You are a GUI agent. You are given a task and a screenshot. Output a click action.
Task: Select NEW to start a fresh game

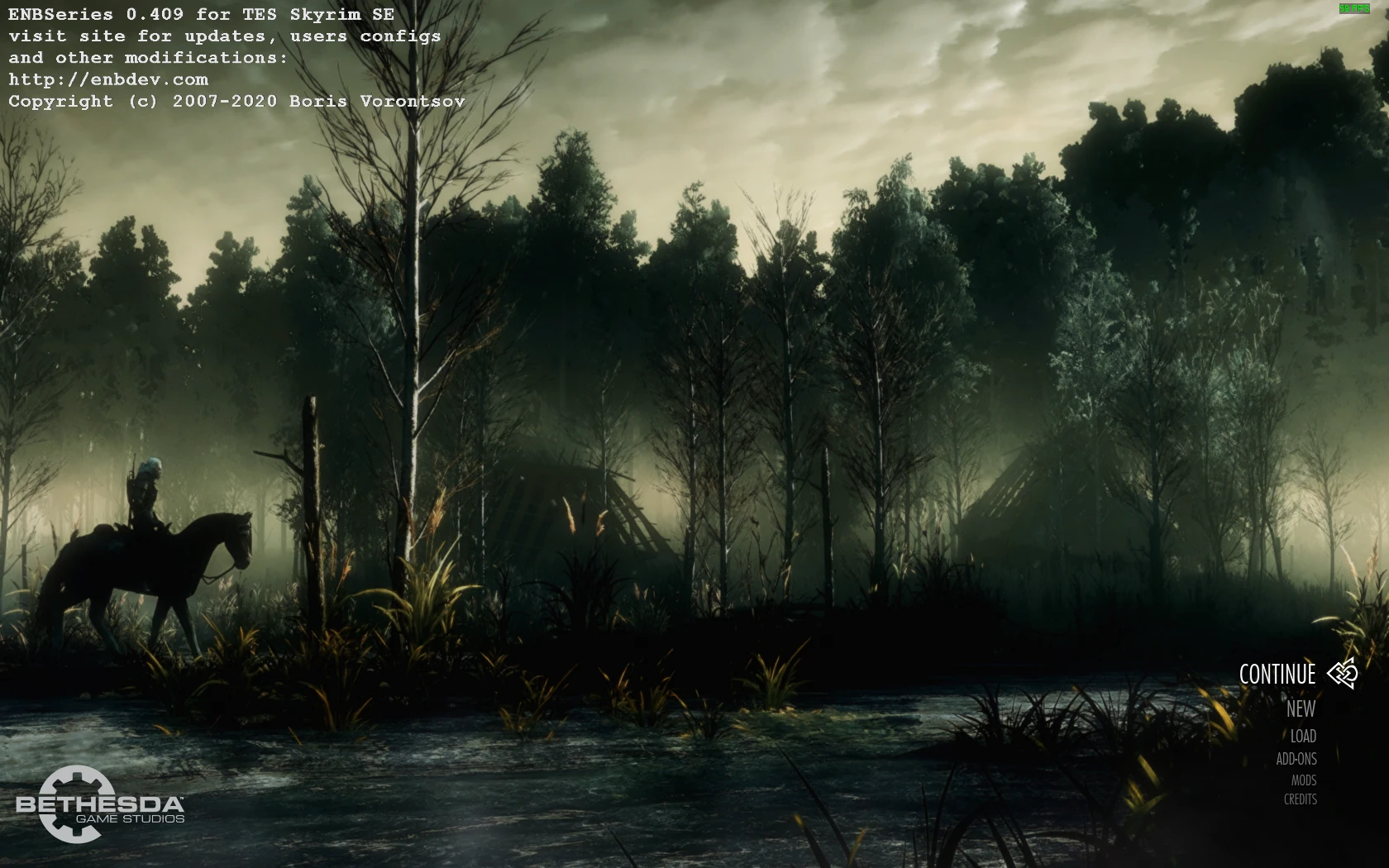coord(1301,709)
